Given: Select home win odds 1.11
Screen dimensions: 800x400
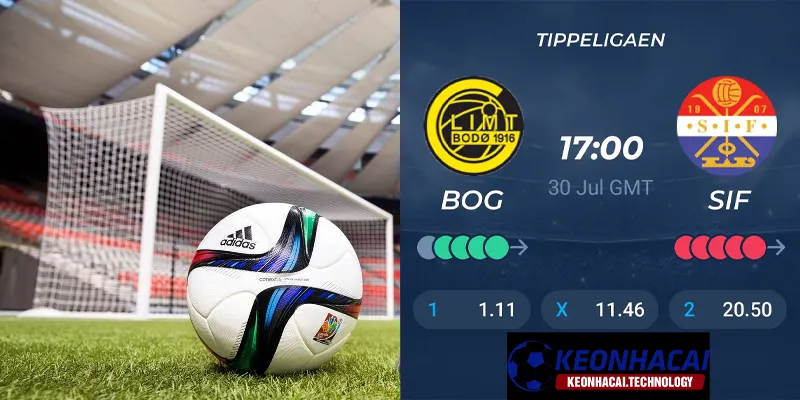Looking at the screenshot, I should click(x=472, y=310).
